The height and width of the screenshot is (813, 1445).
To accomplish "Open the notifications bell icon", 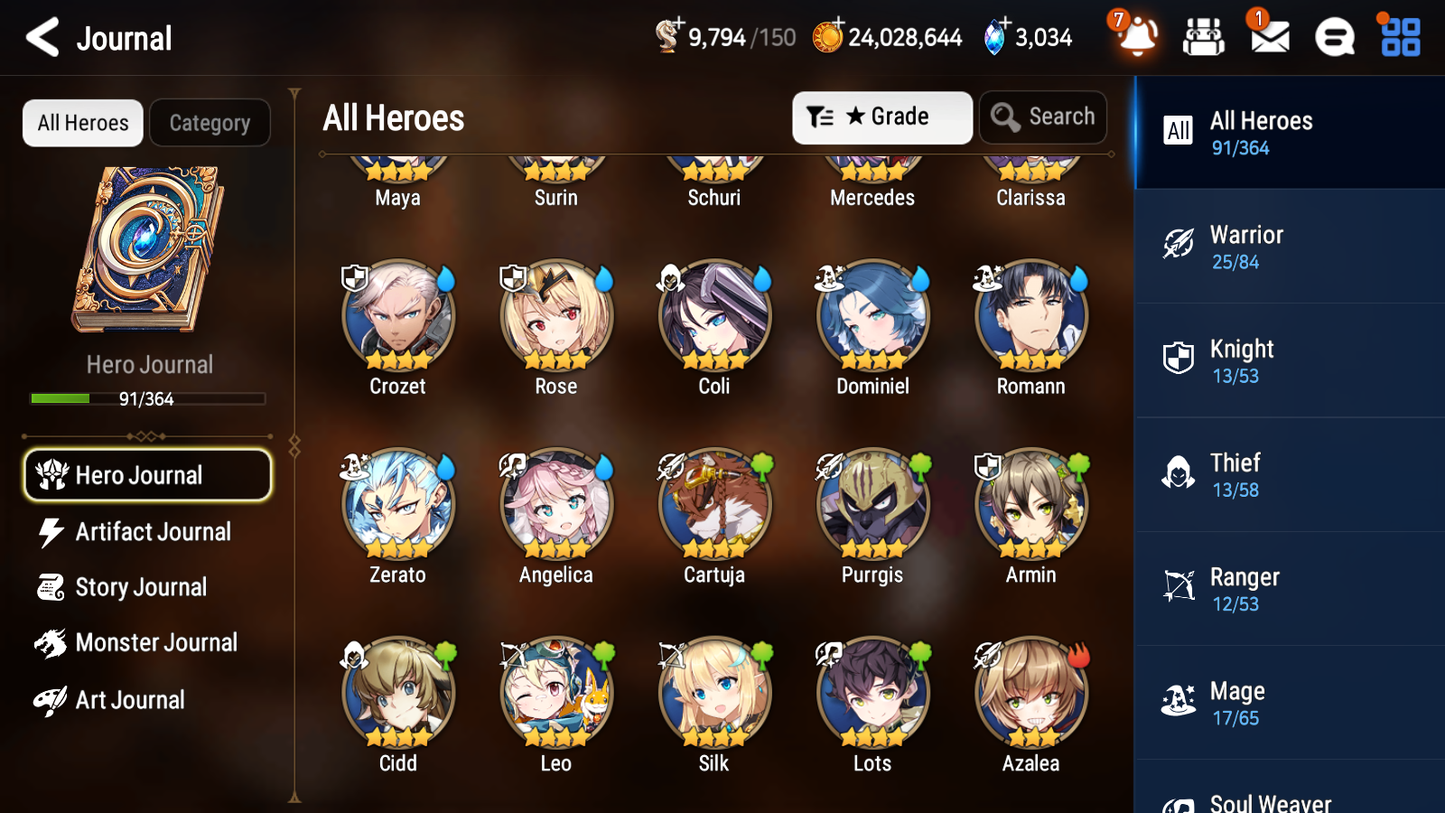I will pos(1135,37).
